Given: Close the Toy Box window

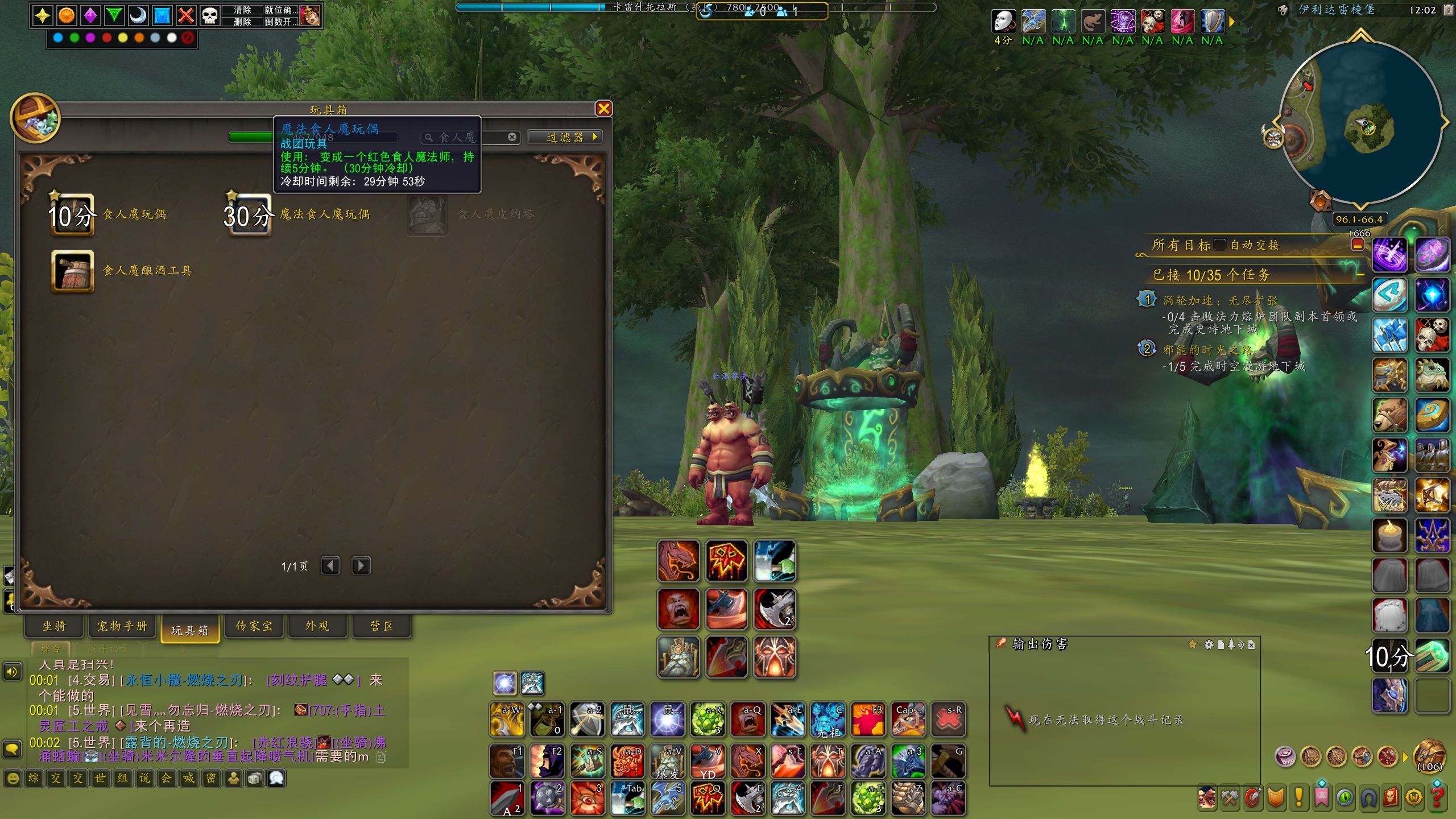Looking at the screenshot, I should (x=603, y=109).
